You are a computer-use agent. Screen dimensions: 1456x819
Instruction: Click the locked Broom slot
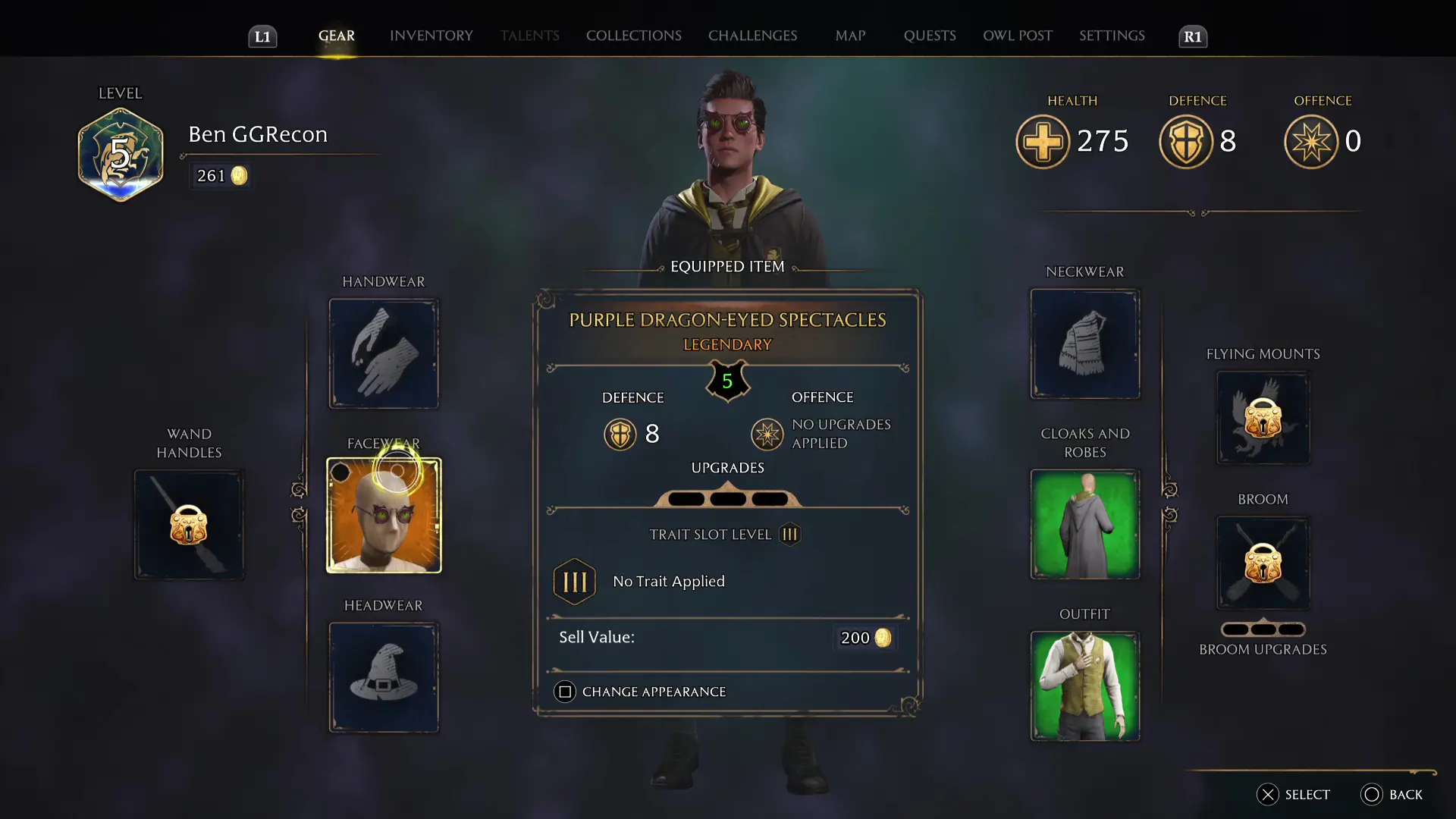tap(1263, 563)
